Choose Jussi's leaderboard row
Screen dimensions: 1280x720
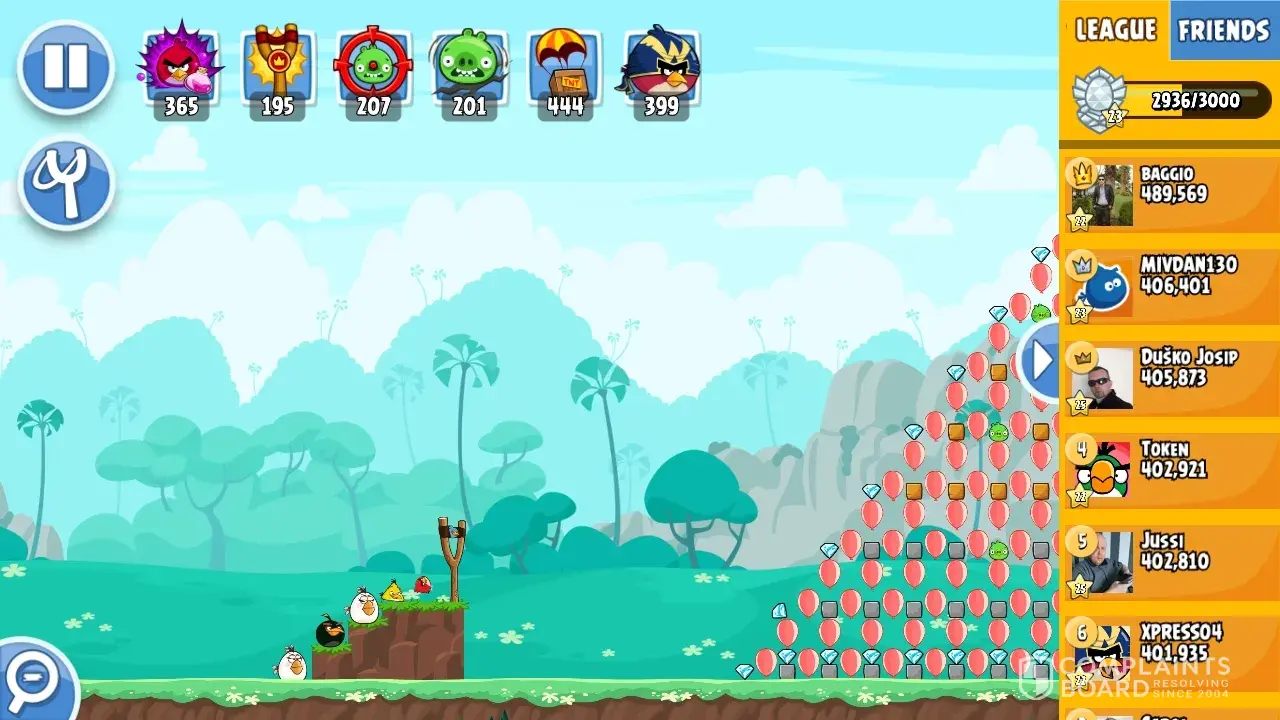pos(1170,562)
